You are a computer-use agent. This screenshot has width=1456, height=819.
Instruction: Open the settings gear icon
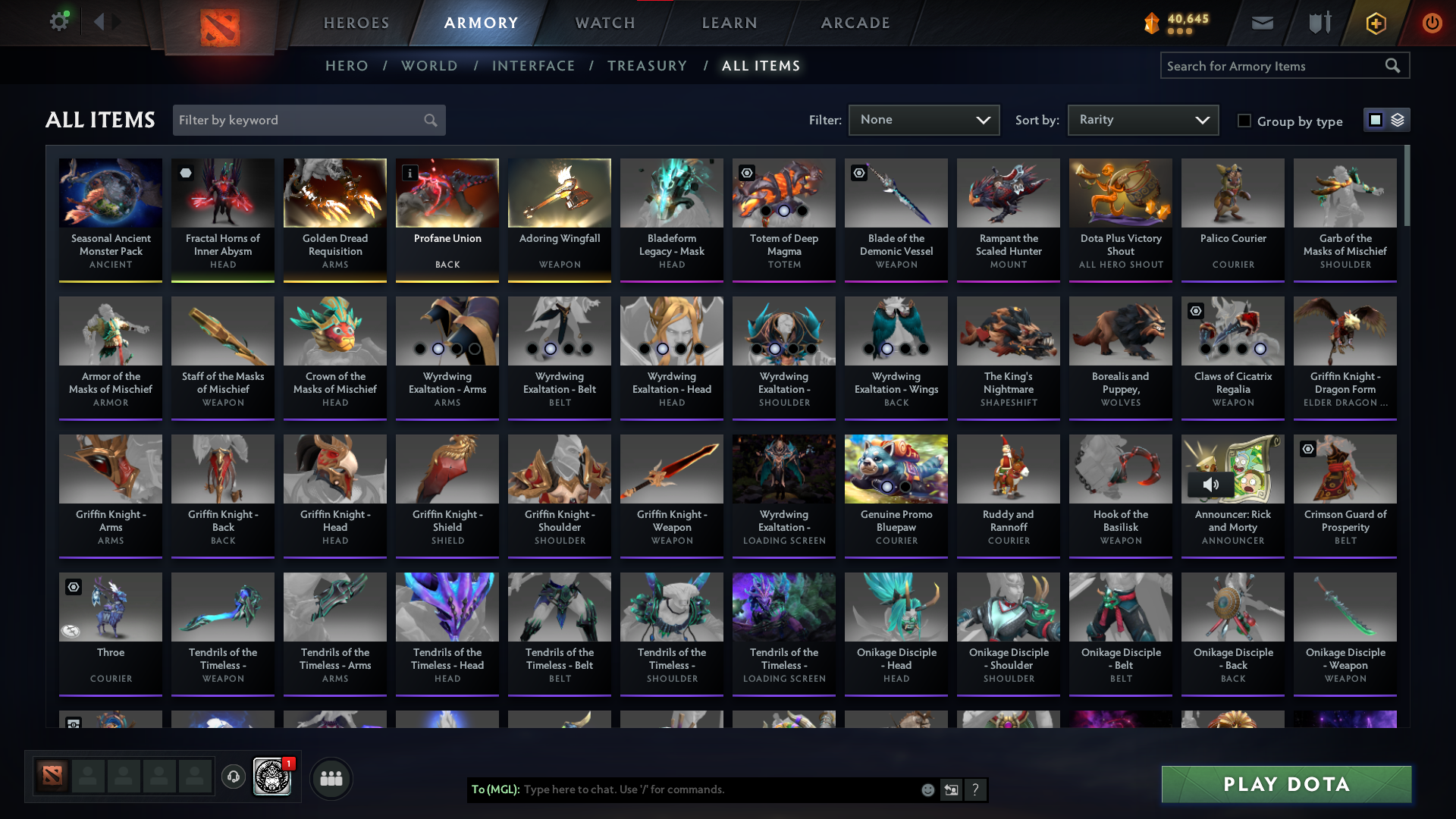[x=59, y=21]
